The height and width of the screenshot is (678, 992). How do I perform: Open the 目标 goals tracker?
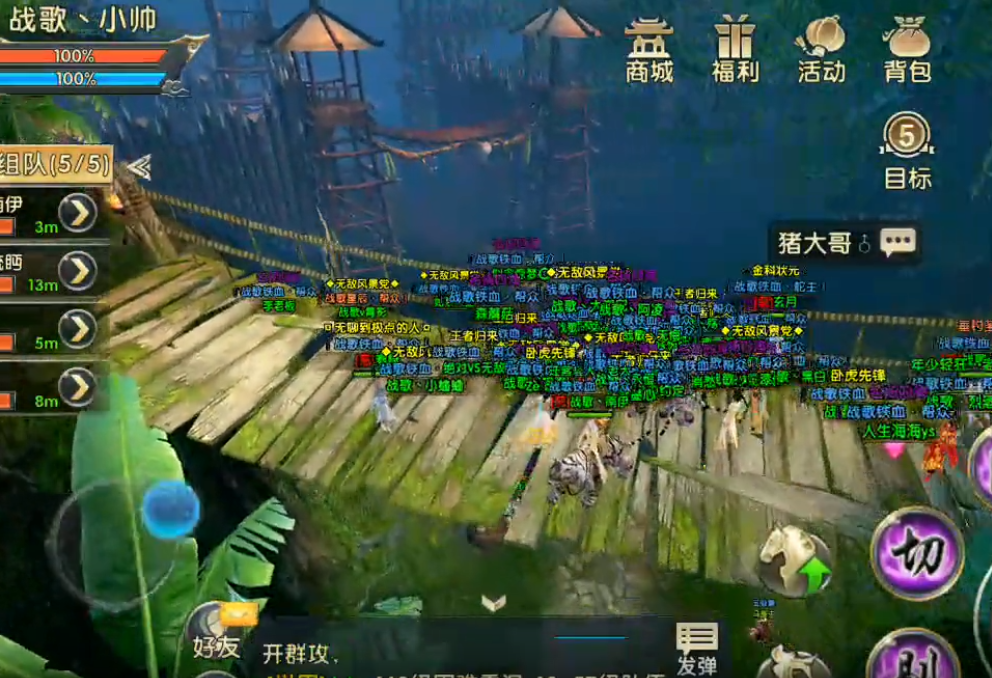pyautogui.click(x=907, y=150)
